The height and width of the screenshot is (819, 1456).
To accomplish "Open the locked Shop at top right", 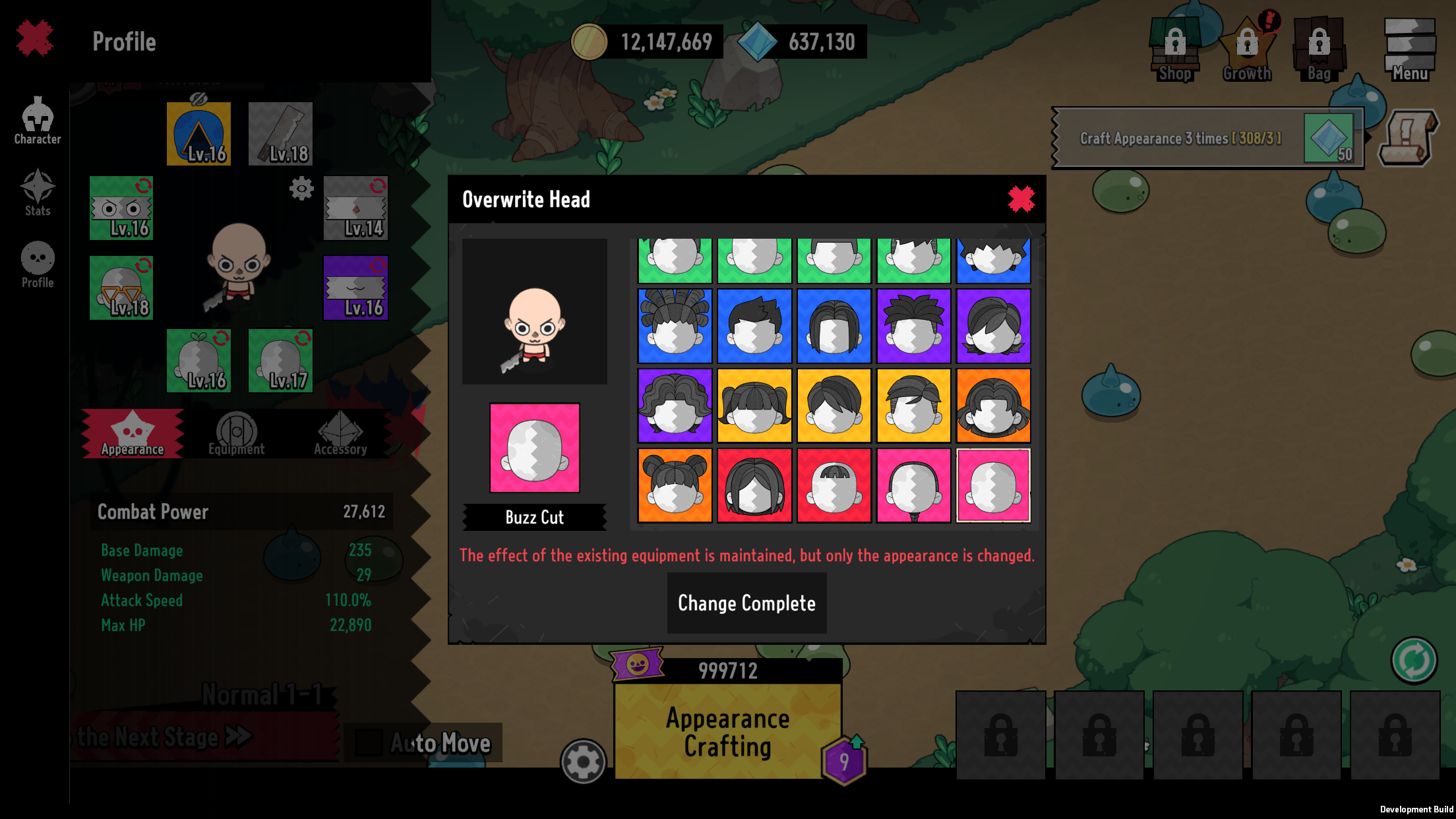I will click(1175, 46).
